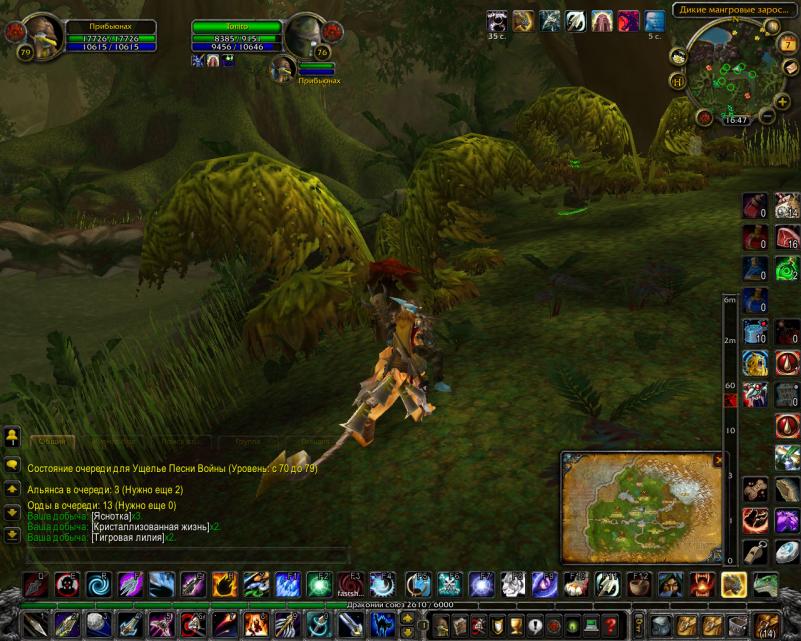The image size is (801, 641).
Task: Click the Яснотка item link in chat
Action: [111, 515]
